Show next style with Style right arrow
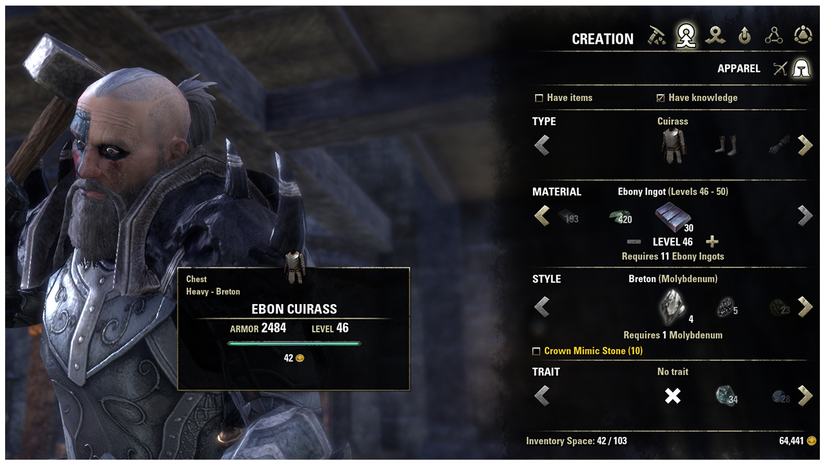Screen dimensions: 825x464 [x=804, y=307]
